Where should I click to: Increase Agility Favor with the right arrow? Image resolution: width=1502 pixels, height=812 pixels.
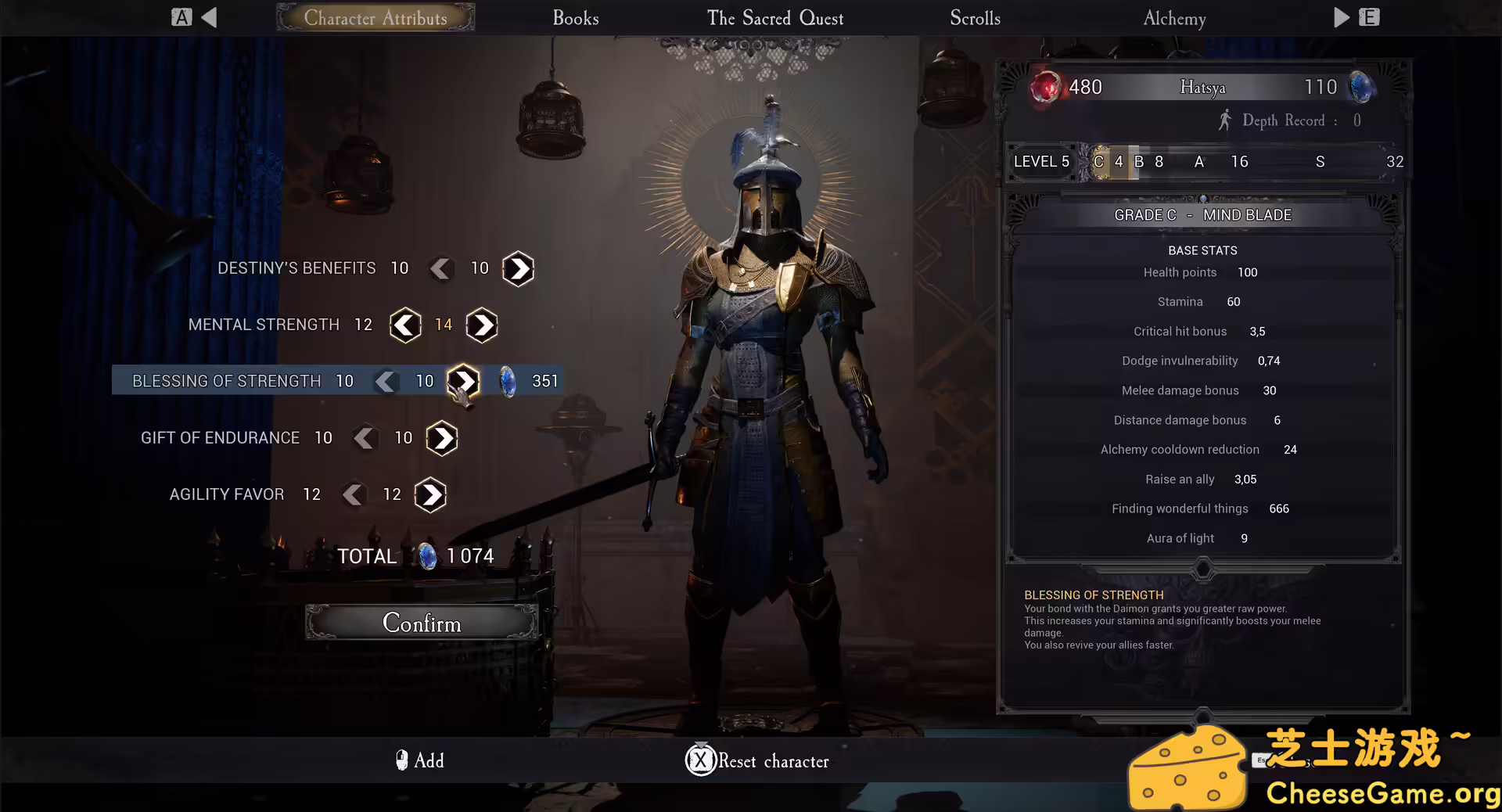click(x=429, y=494)
